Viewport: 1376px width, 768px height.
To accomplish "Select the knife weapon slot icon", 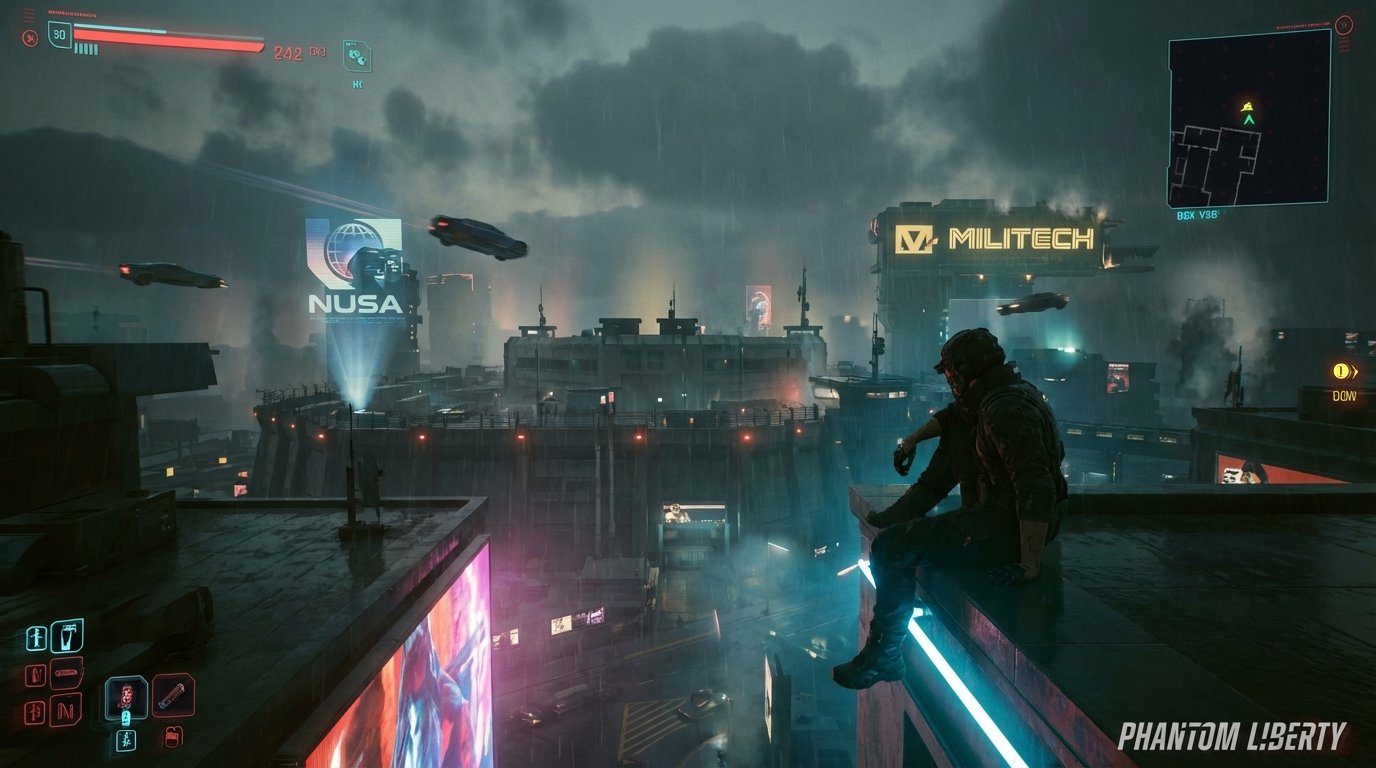I will pyautogui.click(x=66, y=671).
